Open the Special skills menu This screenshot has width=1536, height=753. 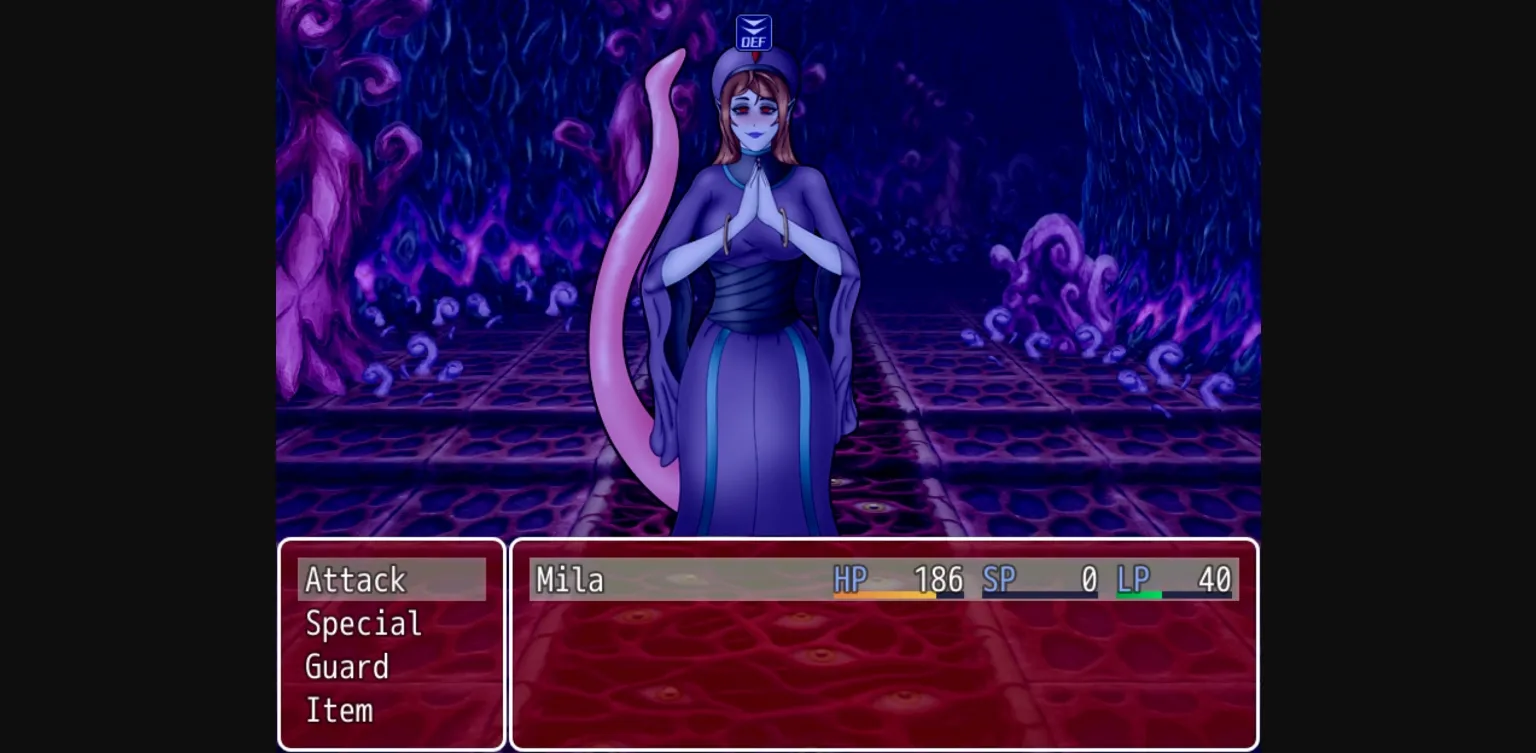(362, 623)
